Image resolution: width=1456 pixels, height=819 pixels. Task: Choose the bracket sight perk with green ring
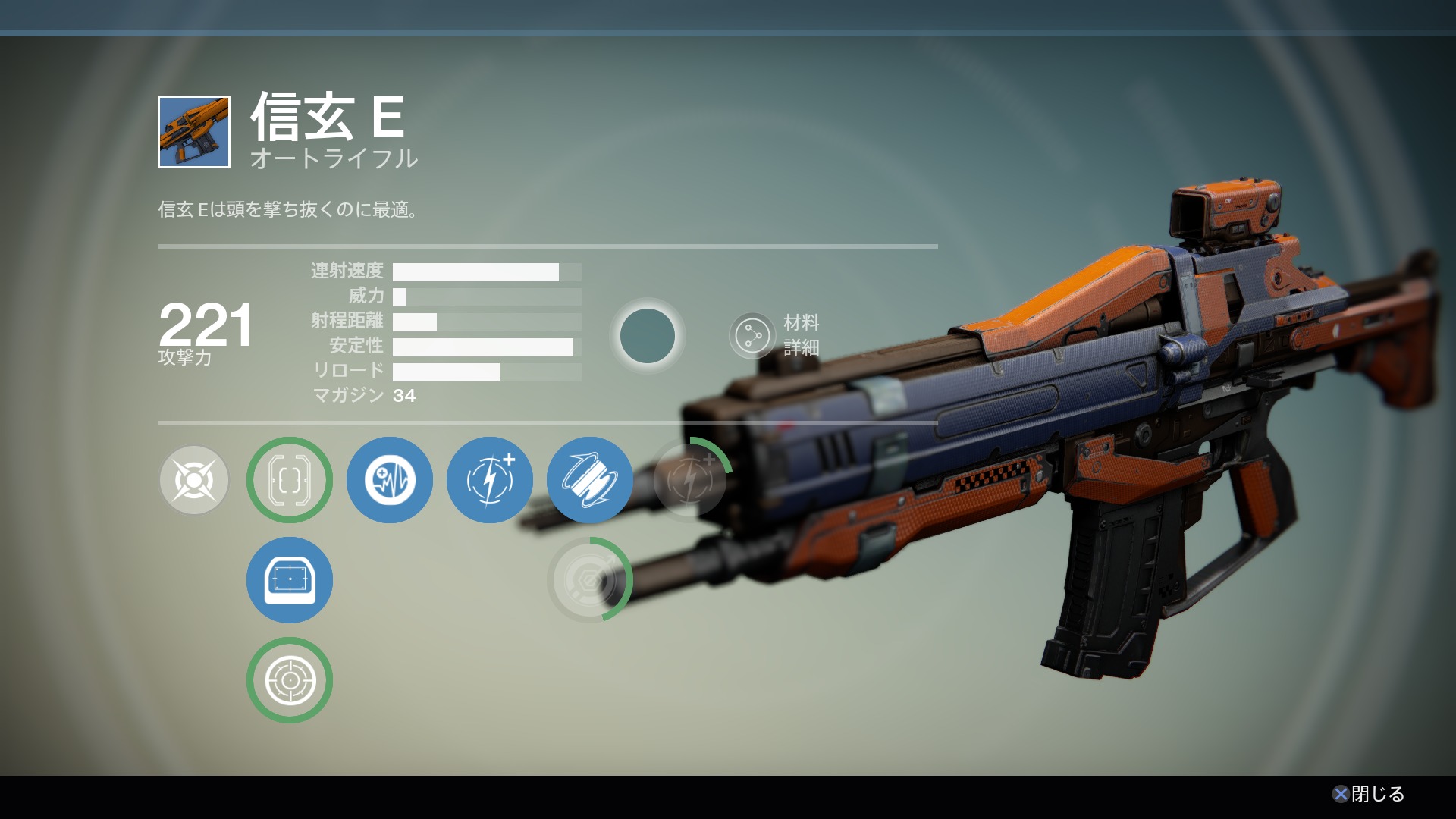[290, 480]
